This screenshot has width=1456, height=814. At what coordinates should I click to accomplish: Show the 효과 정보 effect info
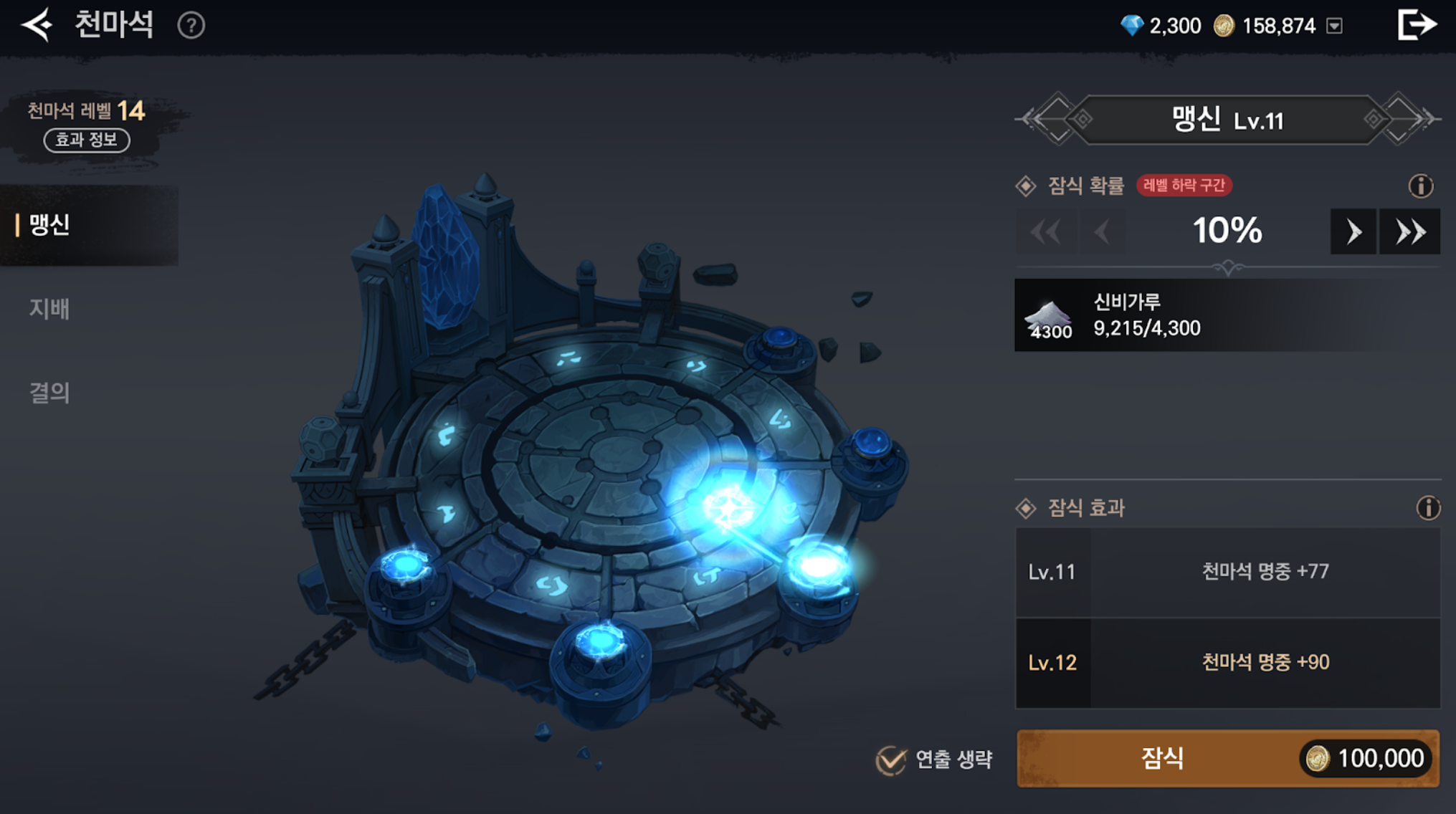click(87, 140)
